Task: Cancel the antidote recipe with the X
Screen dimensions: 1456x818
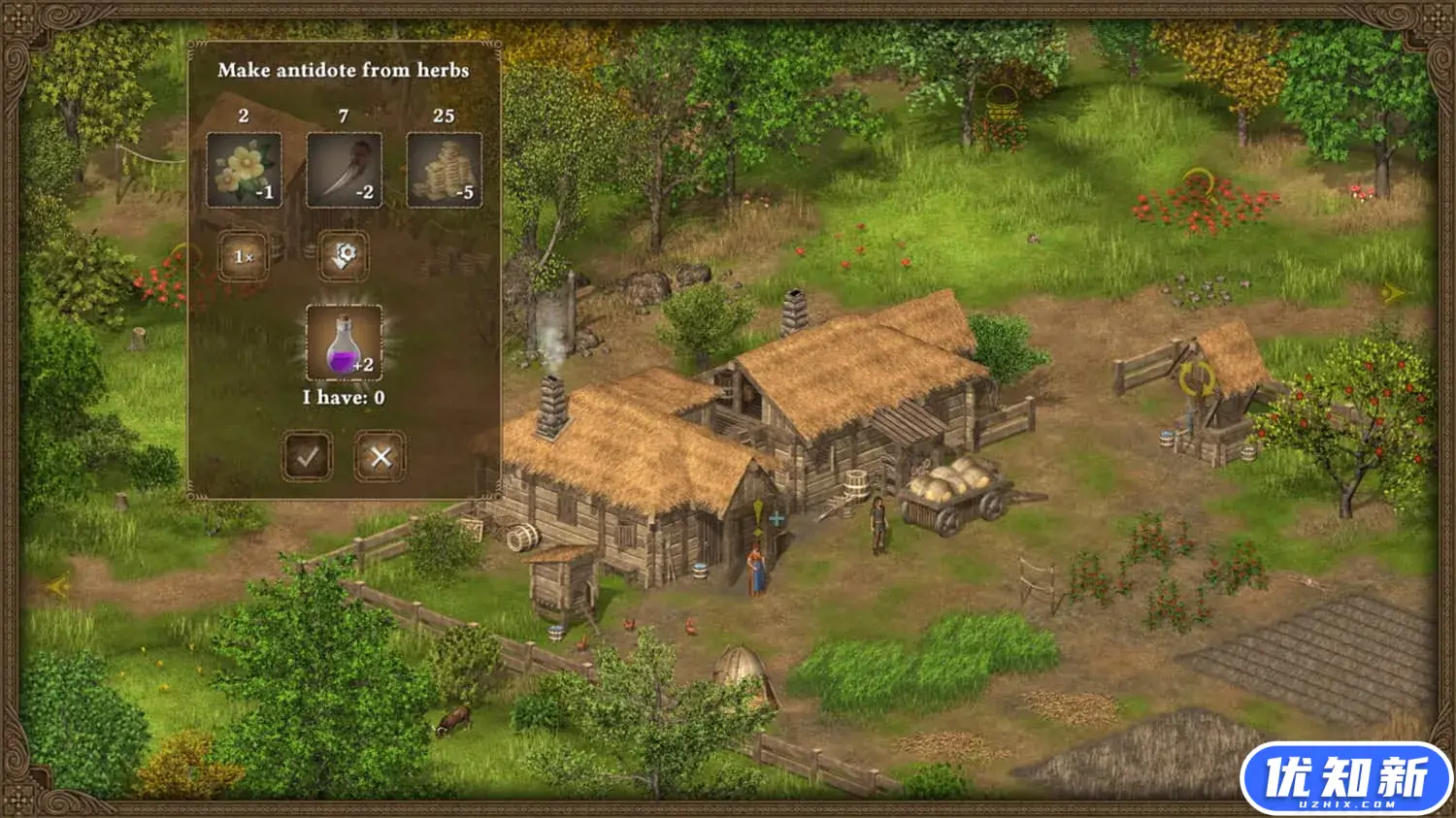Action: pos(380,457)
